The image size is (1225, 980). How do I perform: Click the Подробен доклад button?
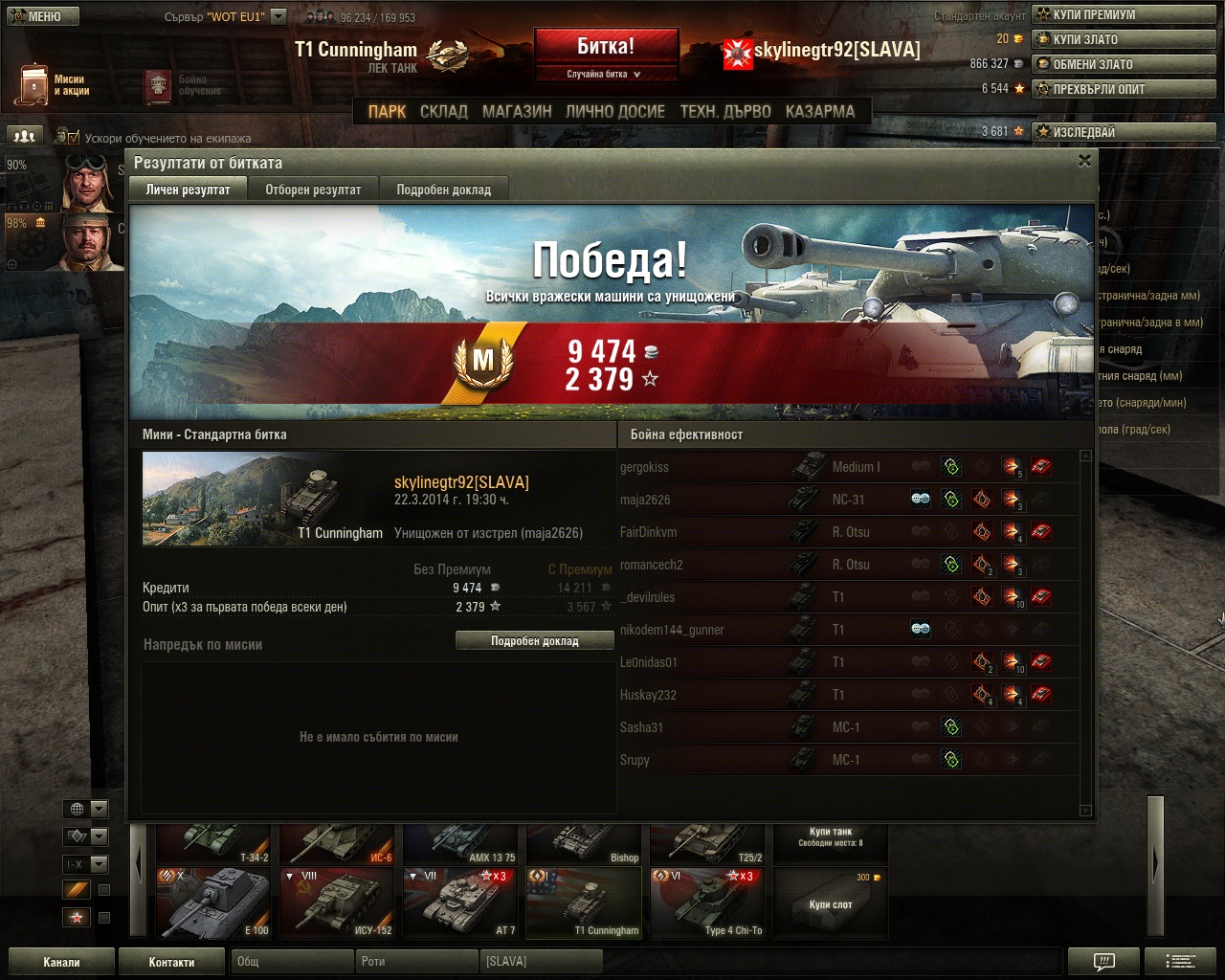pyautogui.click(x=534, y=641)
